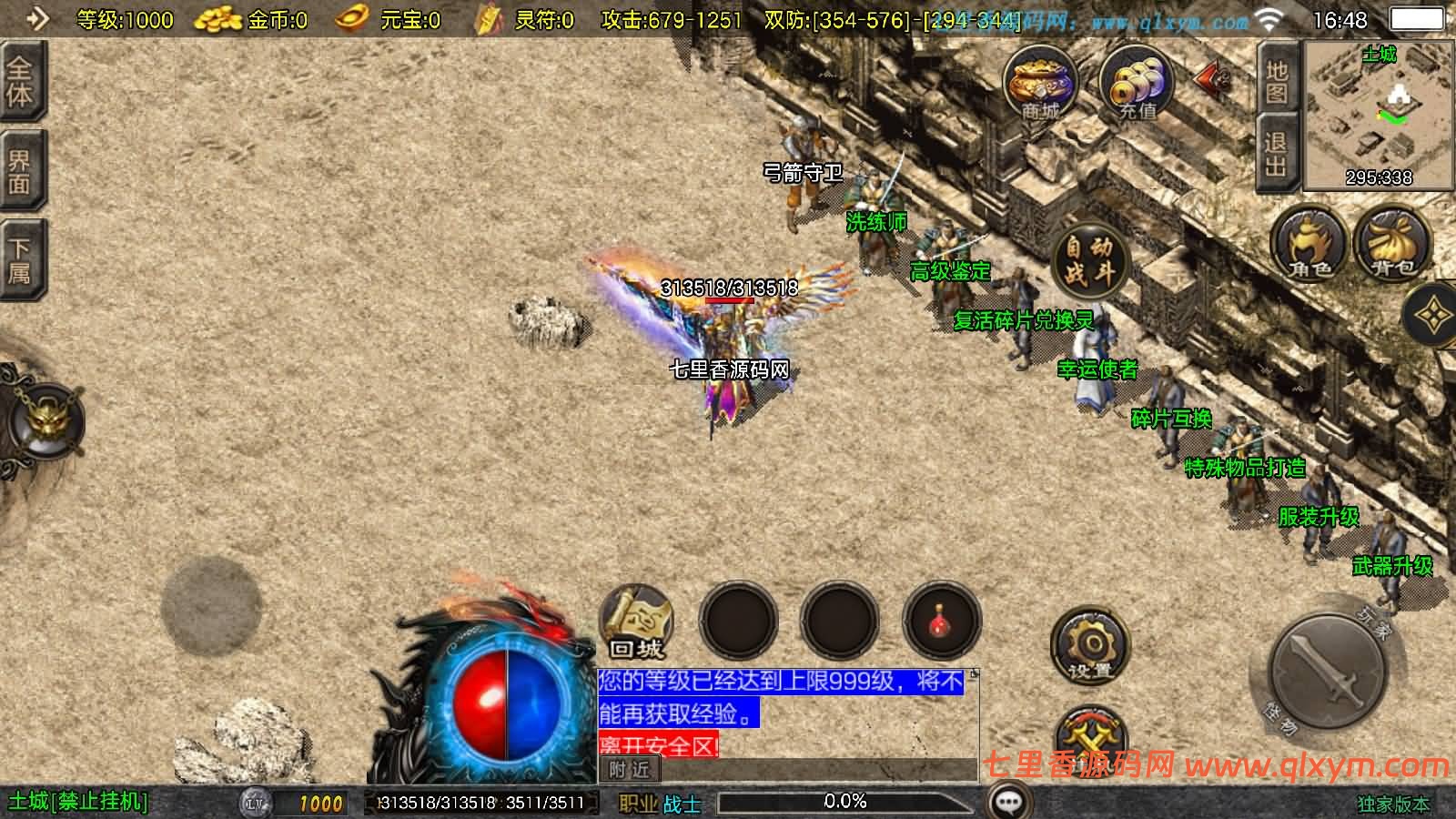The image size is (1456, 819).
Task: Open the 商城 shop icon
Action: point(1040,86)
